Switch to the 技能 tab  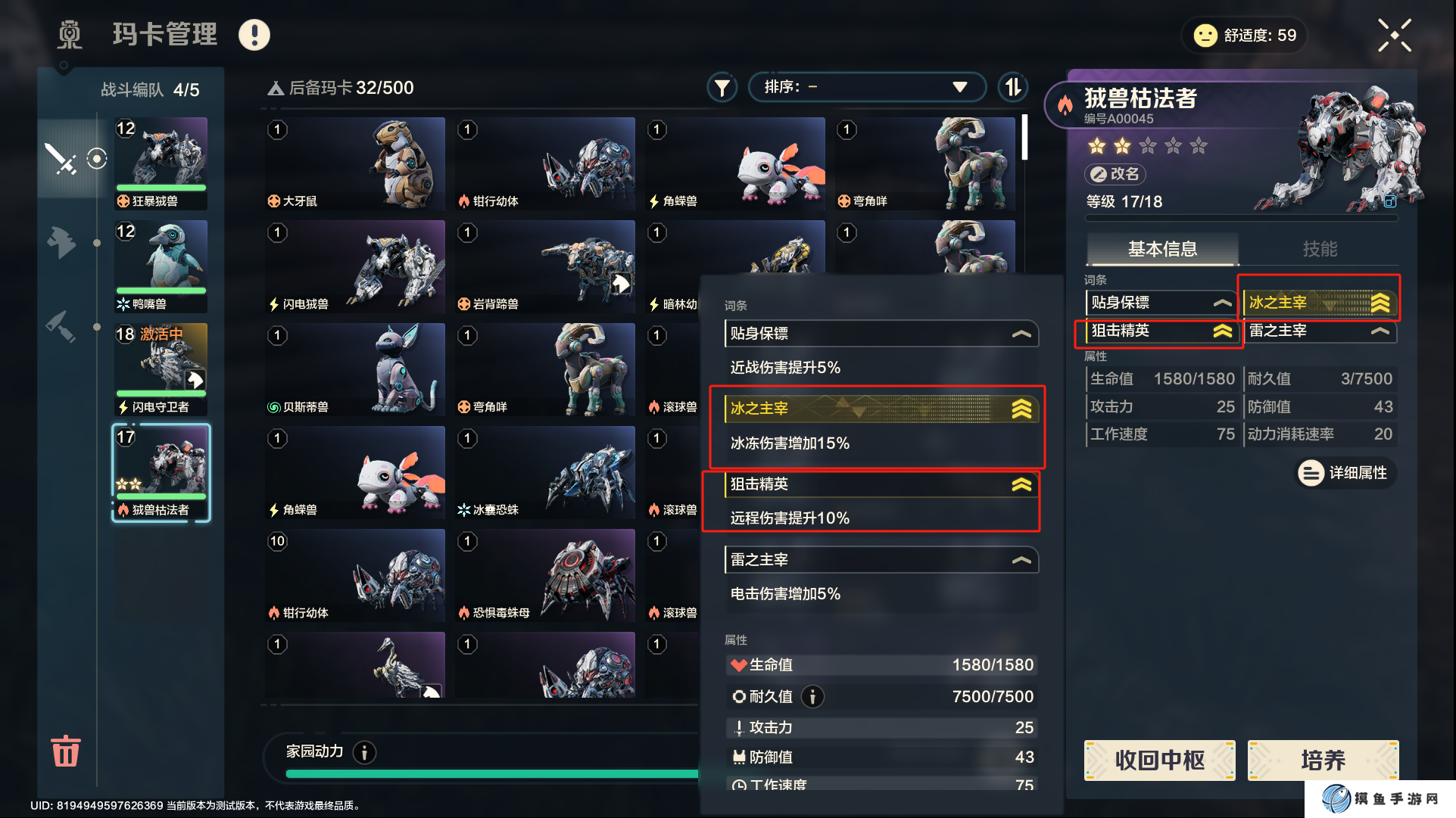[1319, 249]
